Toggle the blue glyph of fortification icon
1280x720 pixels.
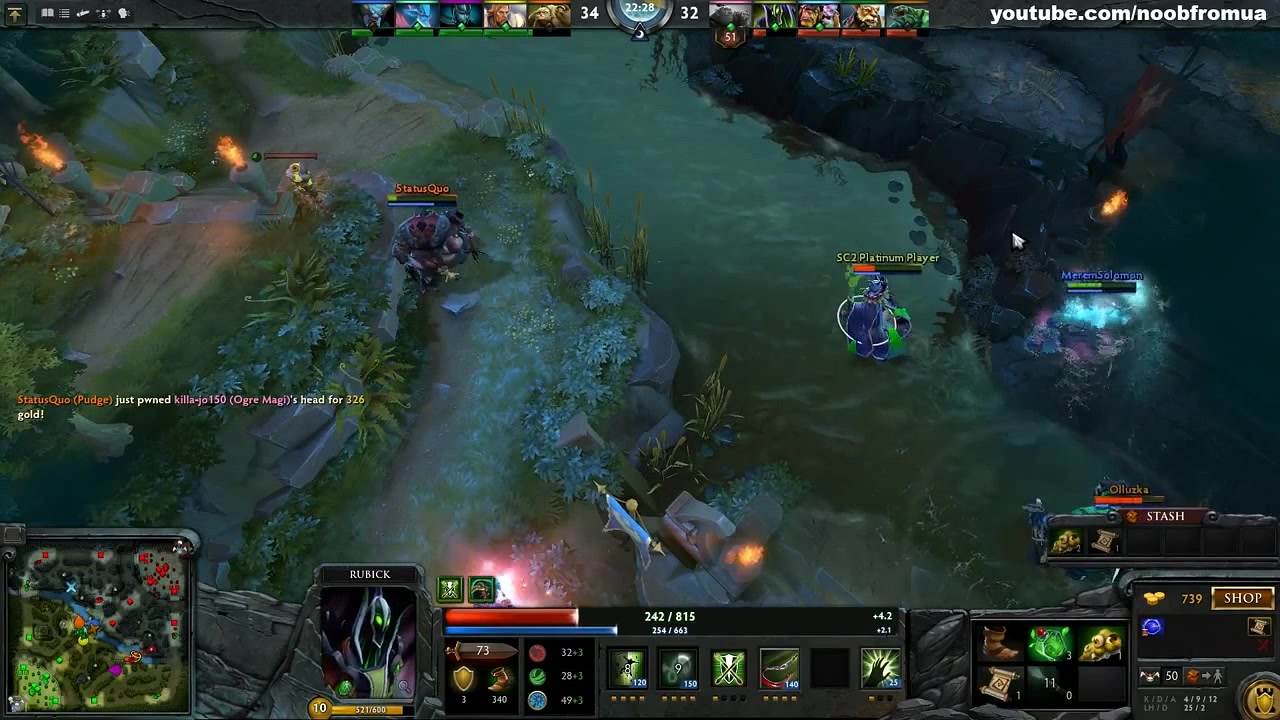pyautogui.click(x=1152, y=626)
